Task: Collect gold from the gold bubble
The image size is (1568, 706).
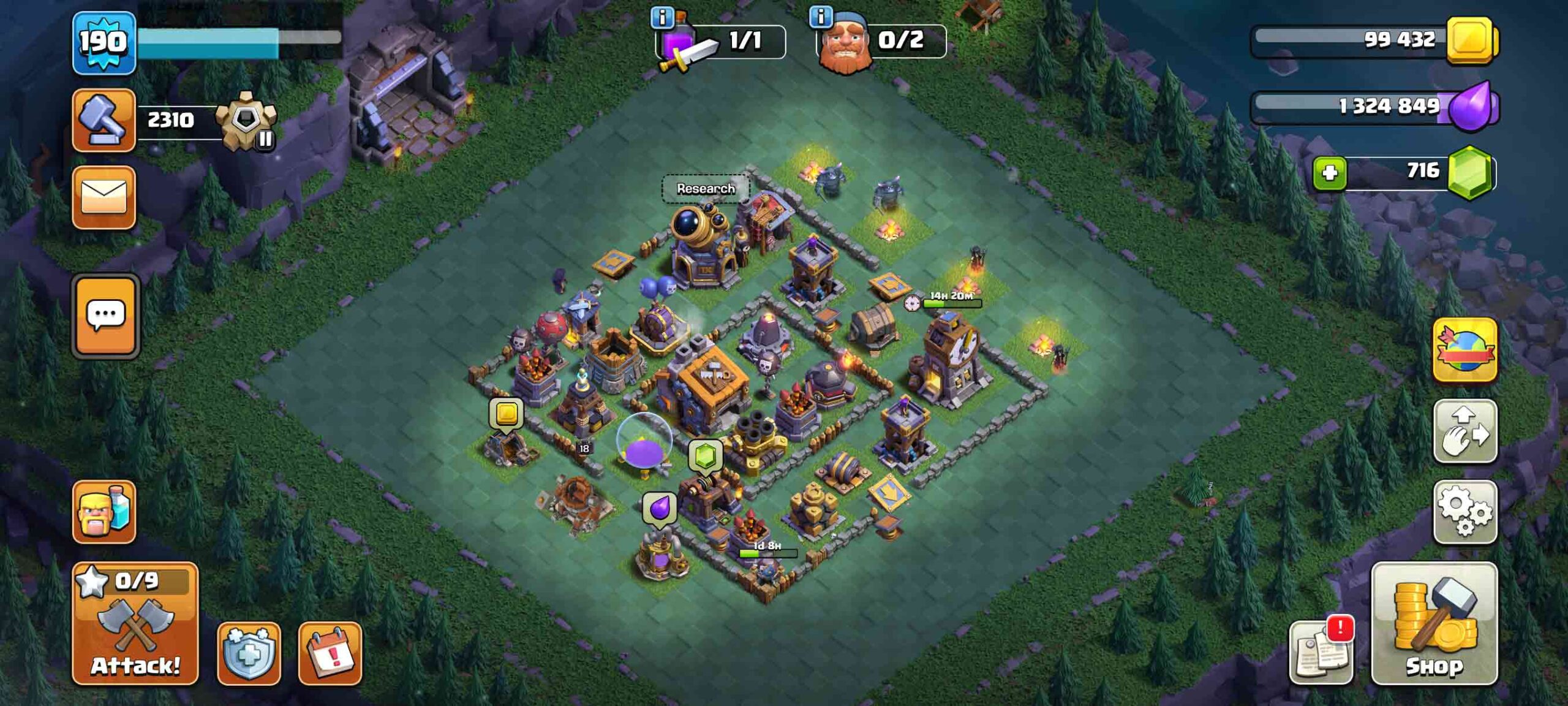Action: click(x=506, y=414)
